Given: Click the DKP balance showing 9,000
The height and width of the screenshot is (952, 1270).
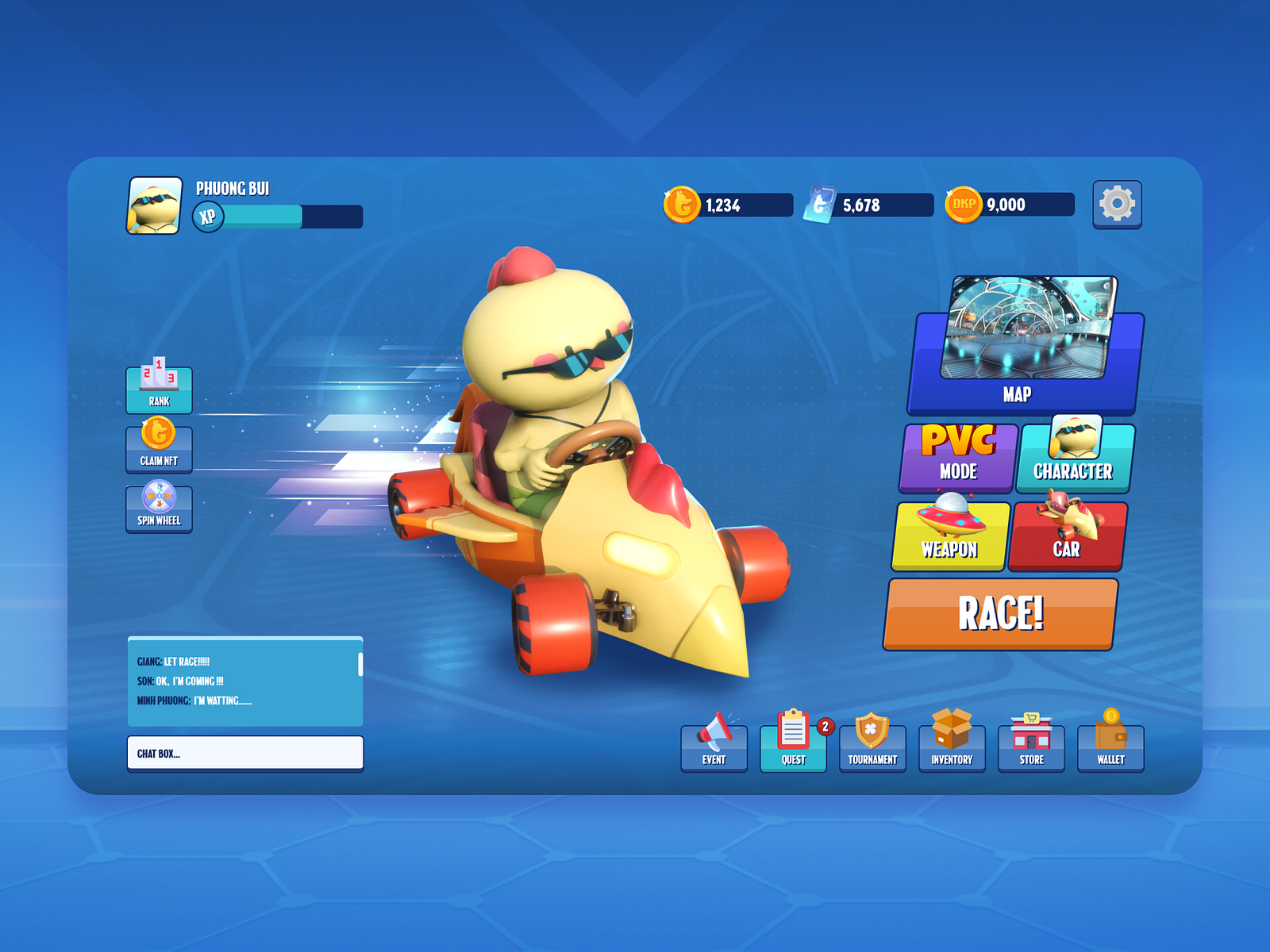Looking at the screenshot, I should (x=1008, y=205).
